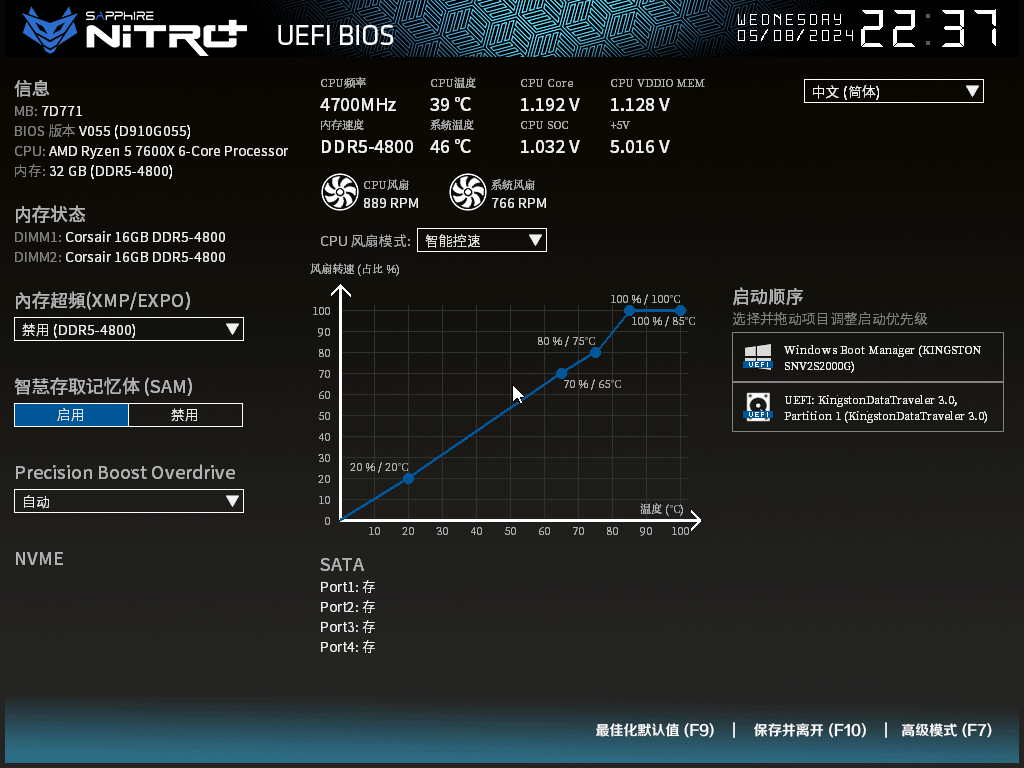Load optimized defaults (F9)
Image resolution: width=1024 pixels, height=768 pixels.
pos(655,730)
